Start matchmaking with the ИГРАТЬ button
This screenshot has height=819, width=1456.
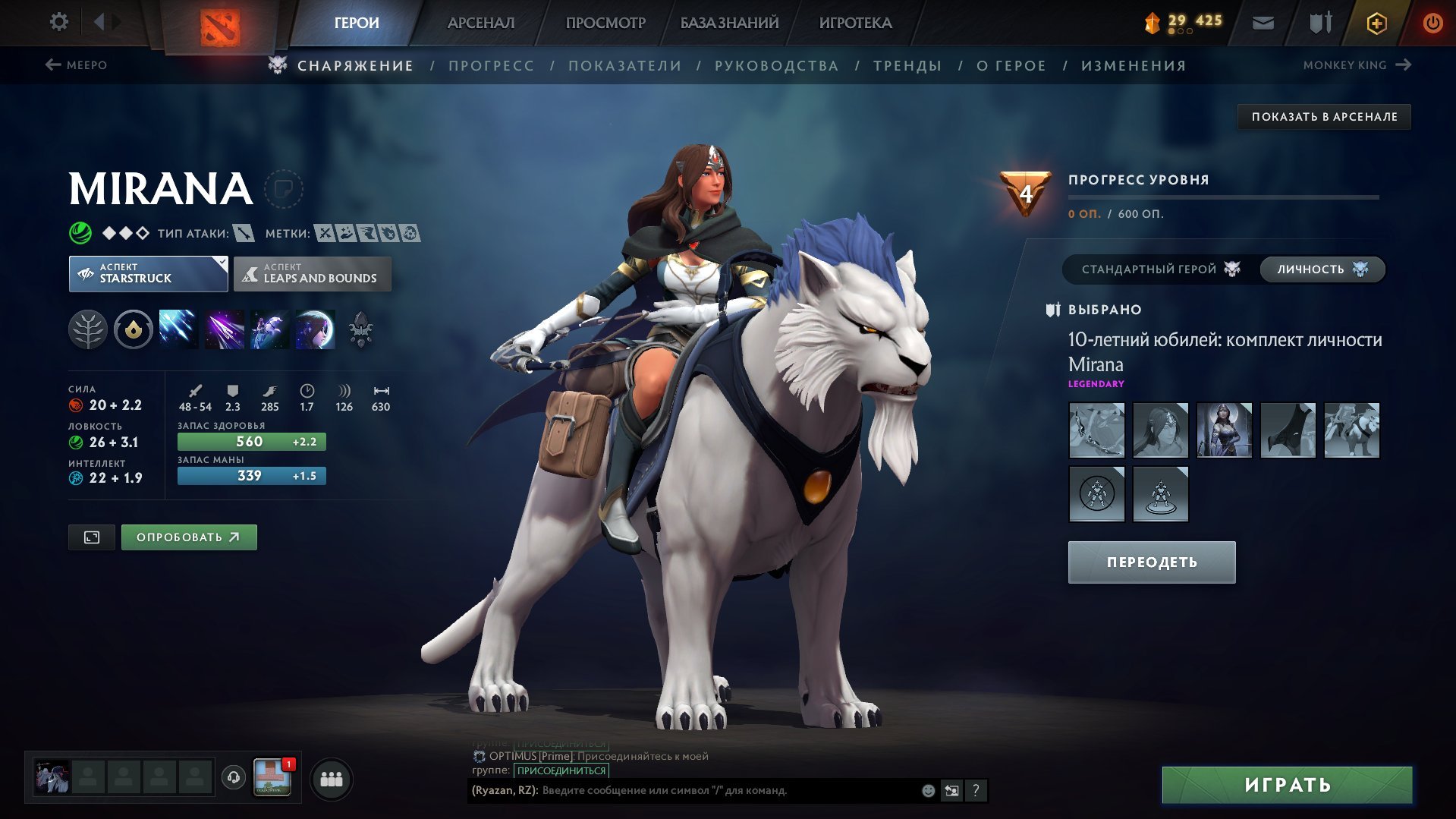[x=1287, y=785]
